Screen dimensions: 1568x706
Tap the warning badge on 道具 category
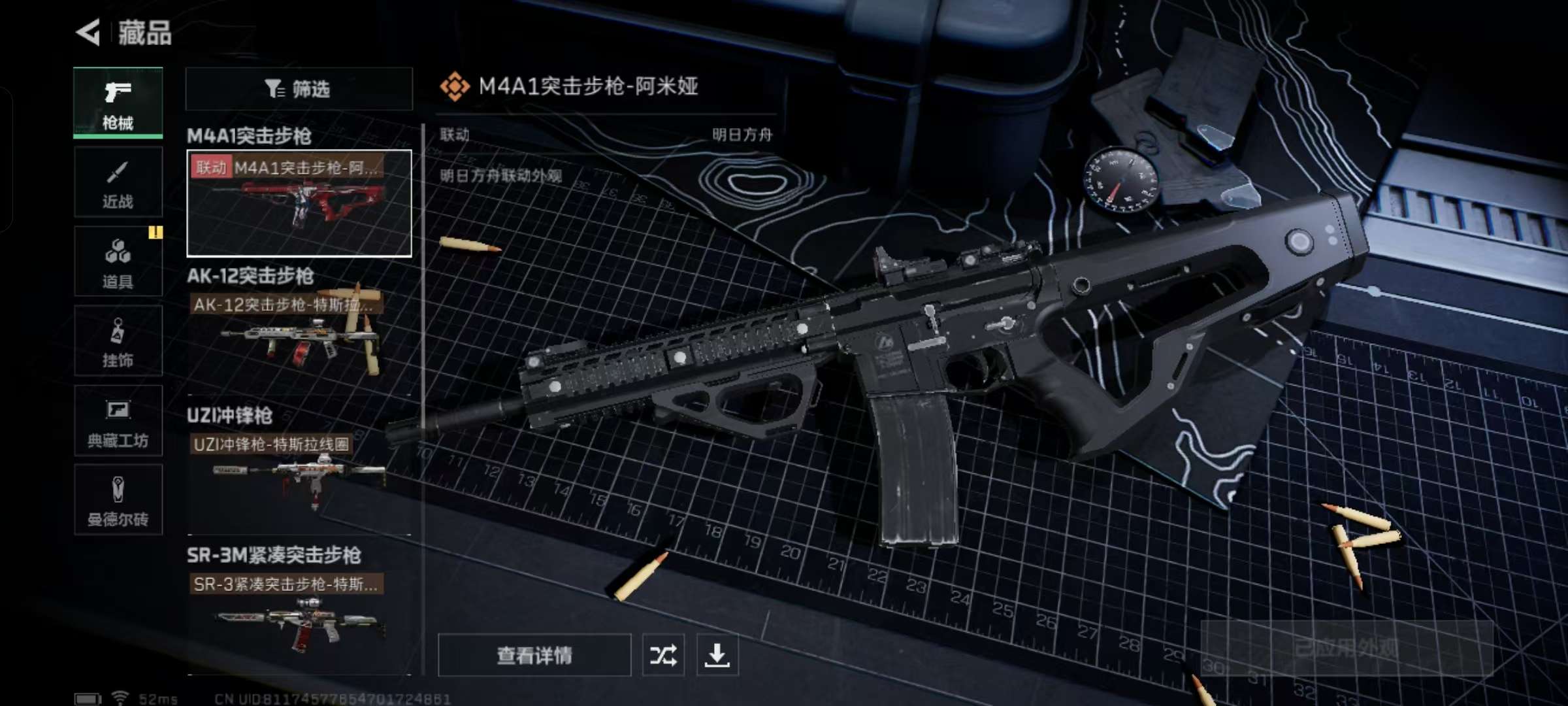pyautogui.click(x=155, y=232)
